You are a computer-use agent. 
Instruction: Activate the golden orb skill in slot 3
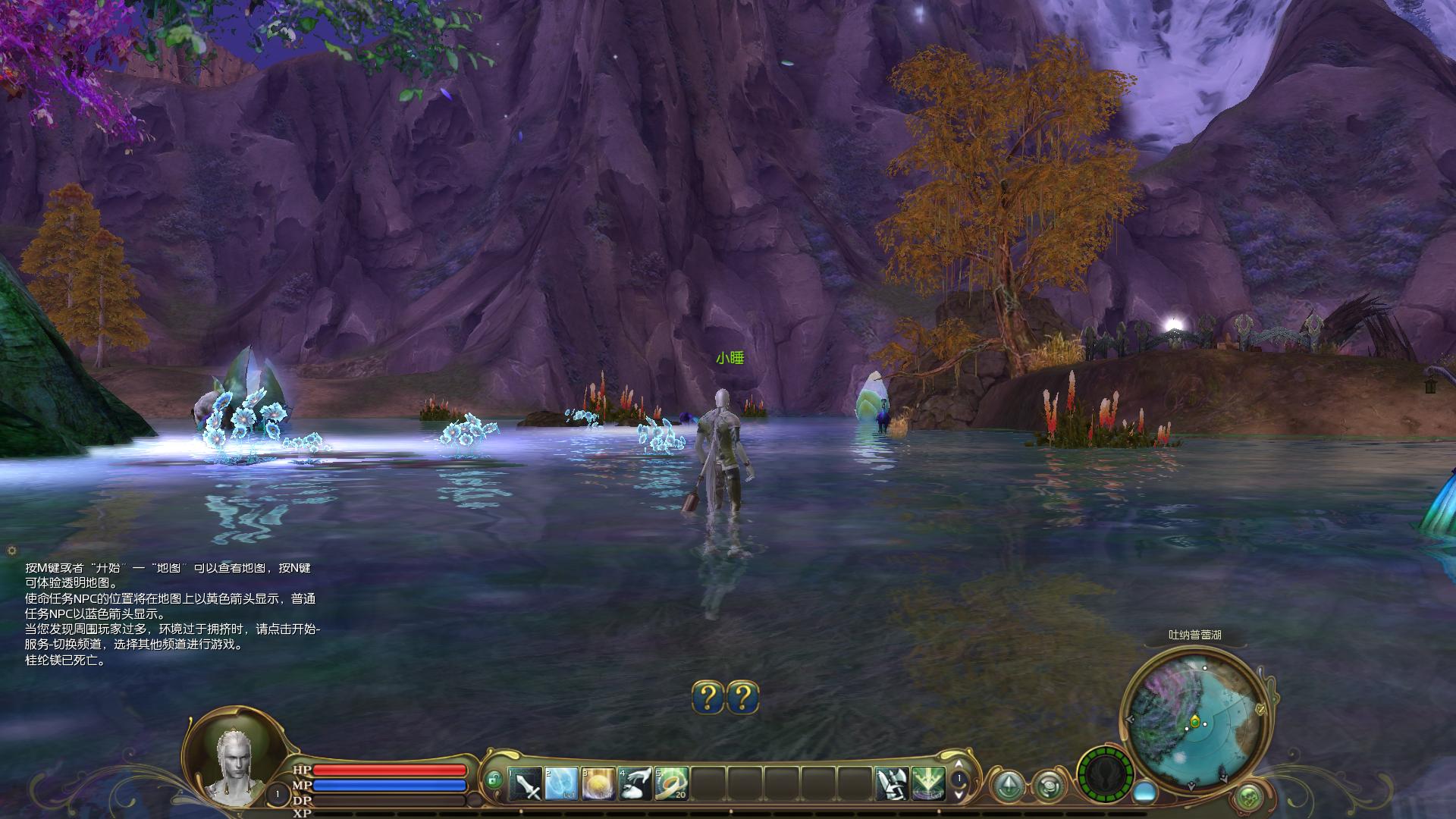click(599, 783)
